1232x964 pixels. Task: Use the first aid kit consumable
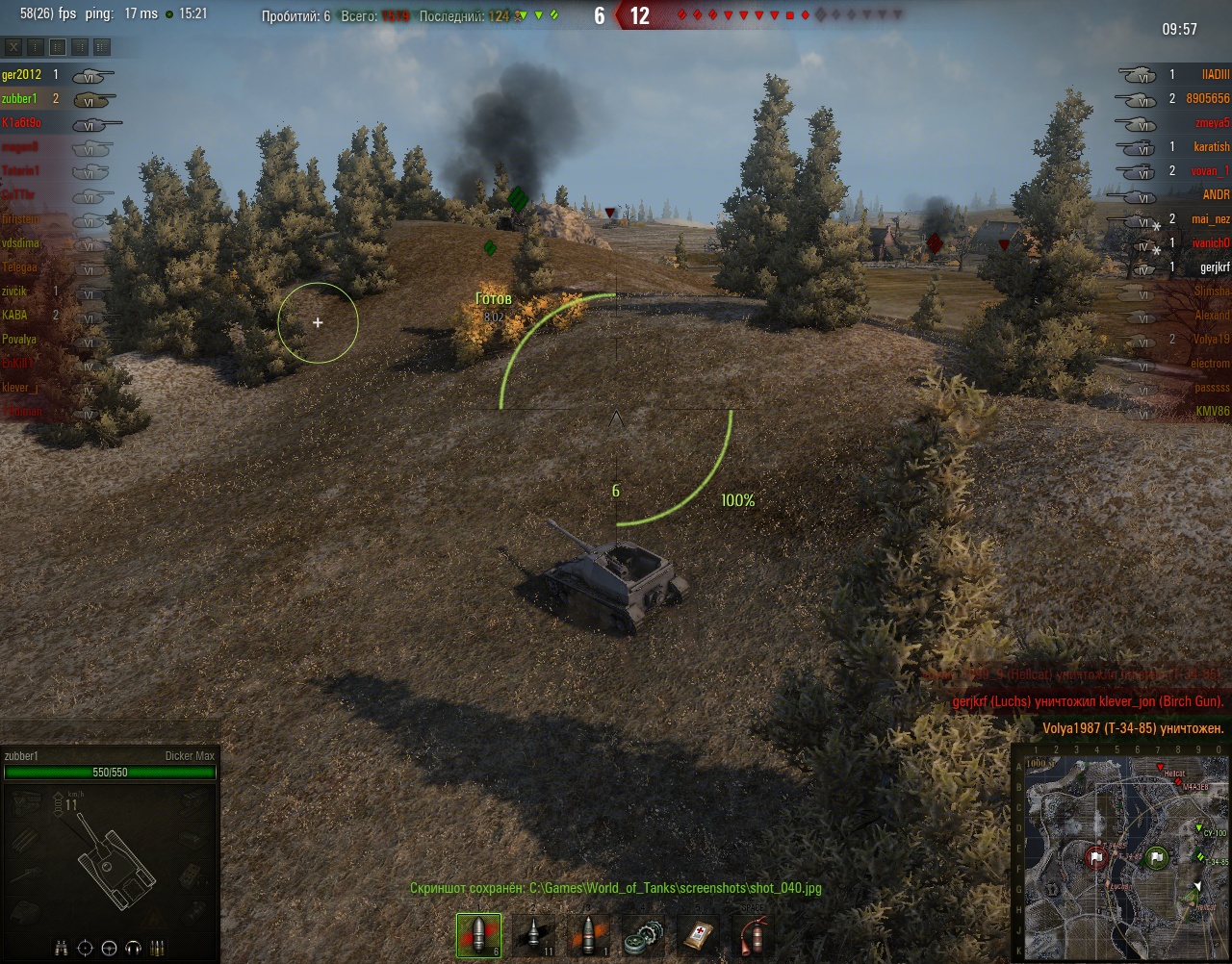pos(696,935)
